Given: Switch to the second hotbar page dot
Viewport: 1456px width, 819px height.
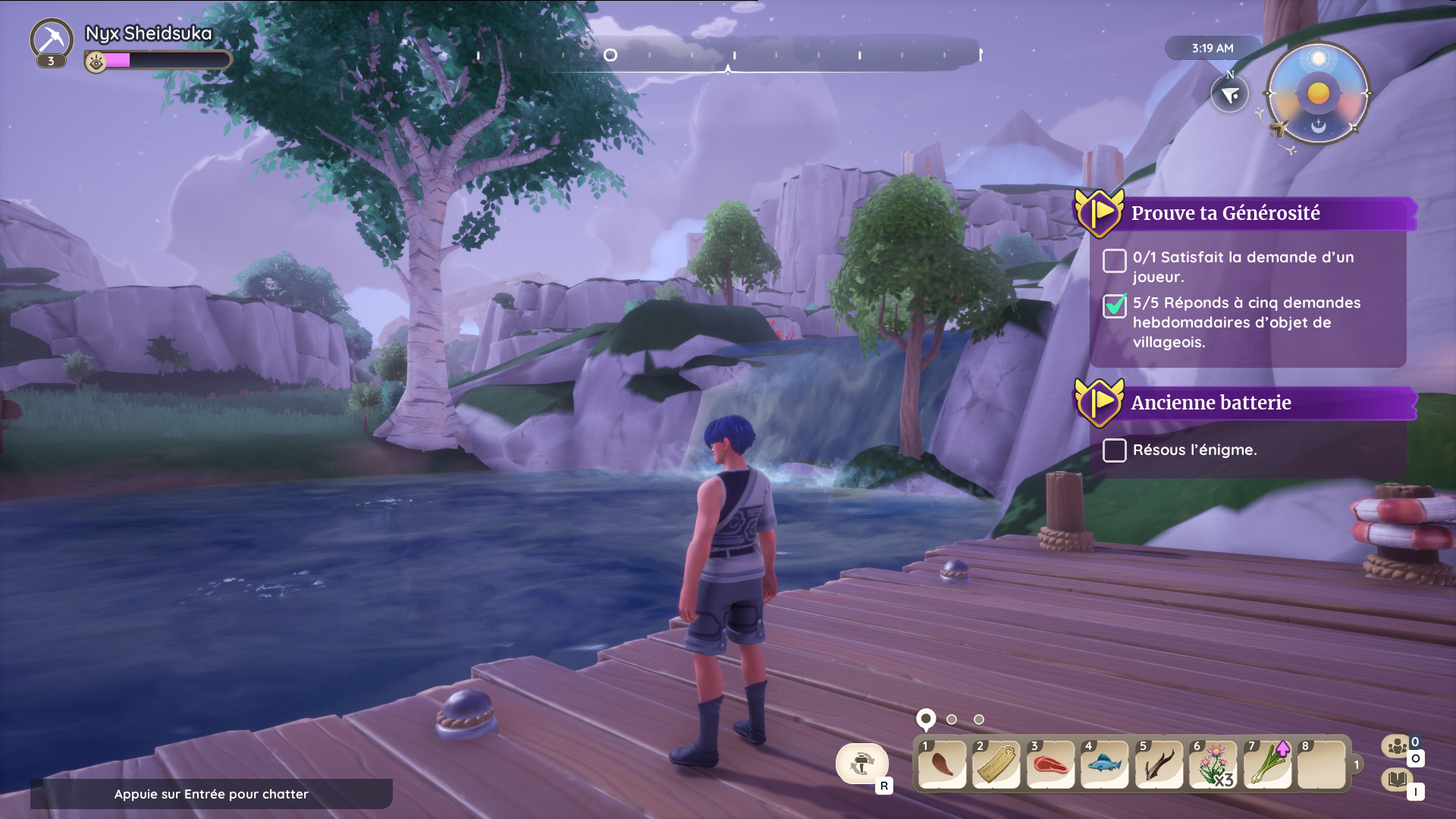Looking at the screenshot, I should click(x=952, y=720).
